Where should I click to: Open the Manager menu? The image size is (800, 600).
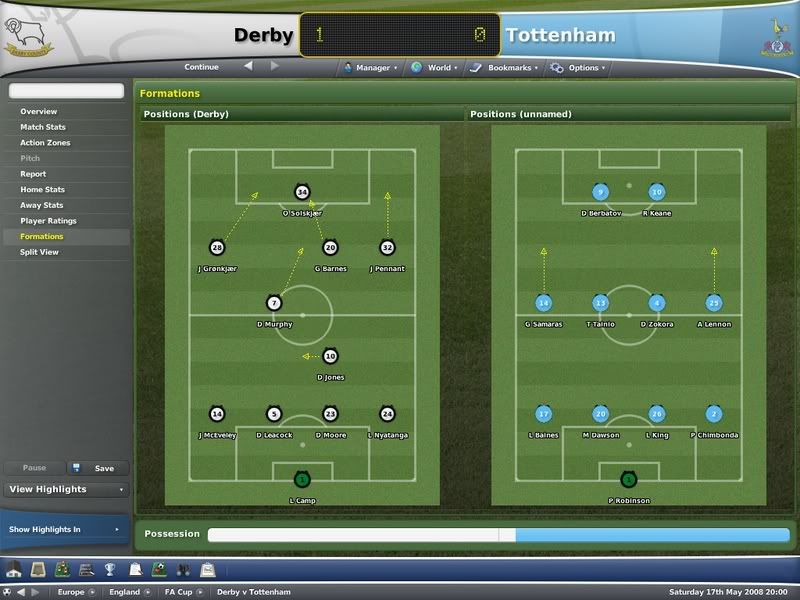pos(371,68)
